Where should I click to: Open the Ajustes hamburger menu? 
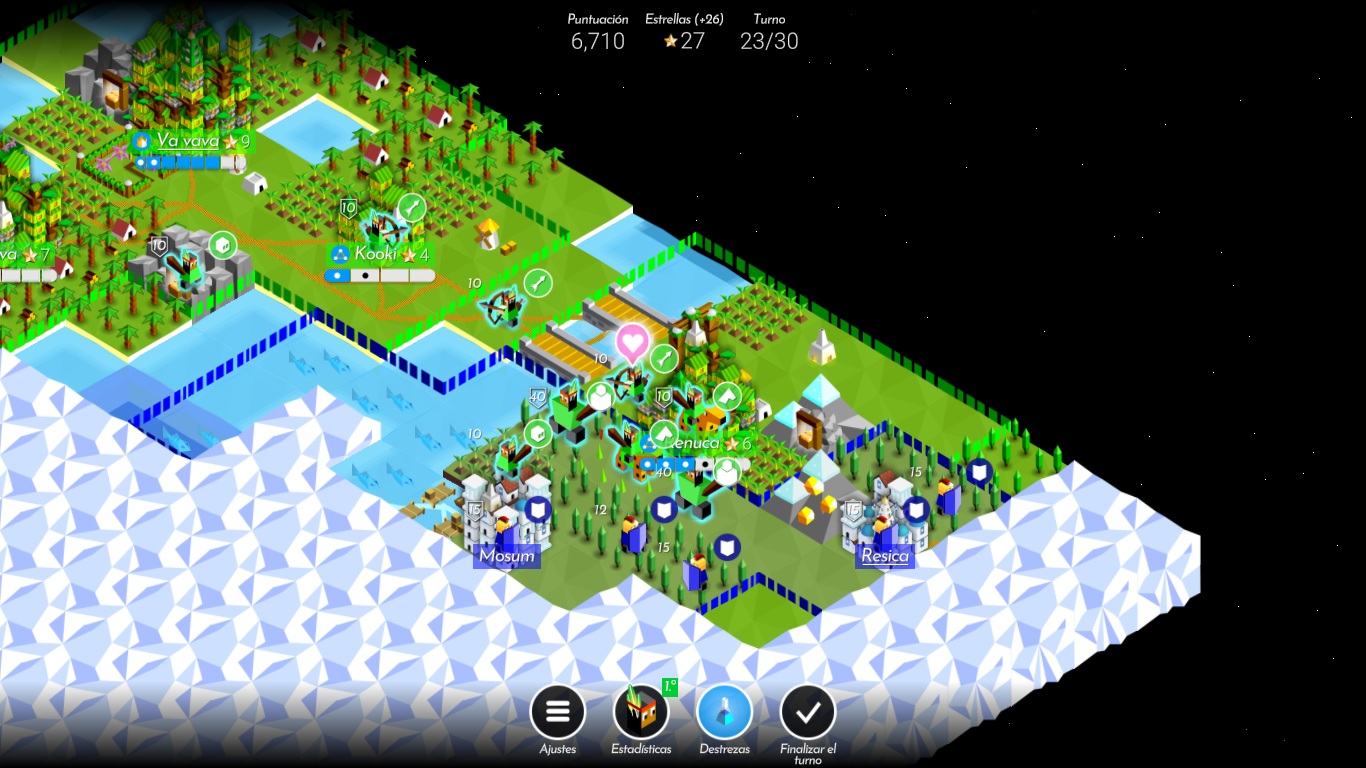pos(557,712)
